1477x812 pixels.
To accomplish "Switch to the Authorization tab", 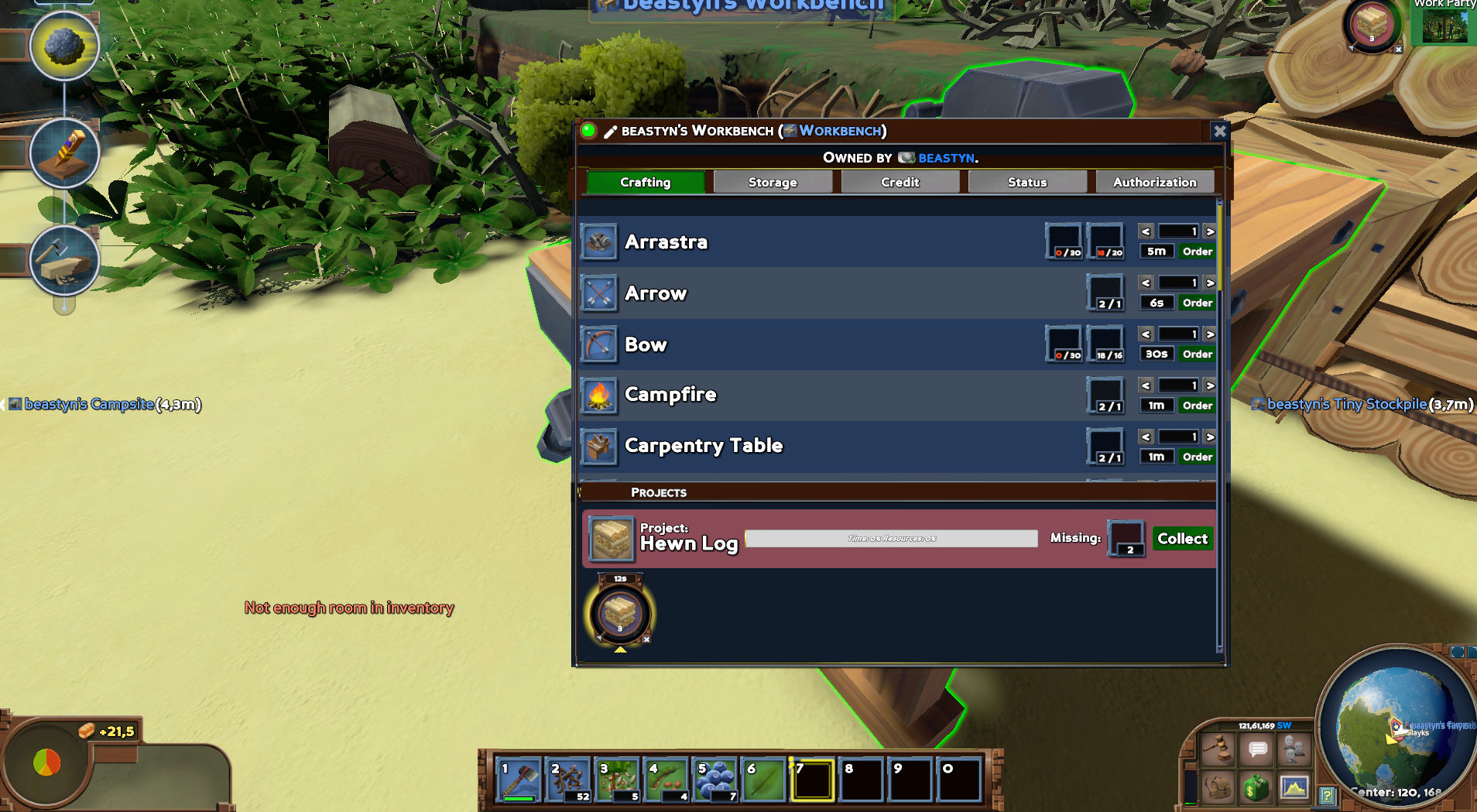I will pyautogui.click(x=1154, y=182).
